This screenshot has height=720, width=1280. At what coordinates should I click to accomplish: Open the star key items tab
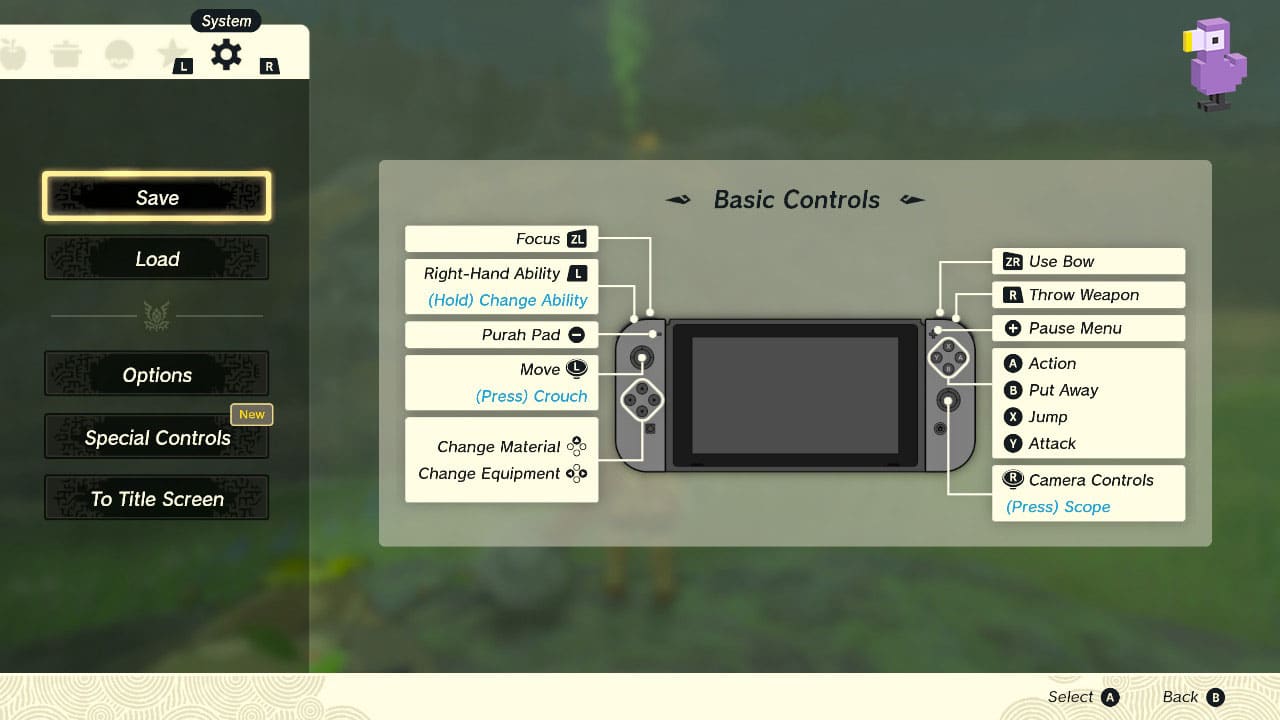pos(172,54)
